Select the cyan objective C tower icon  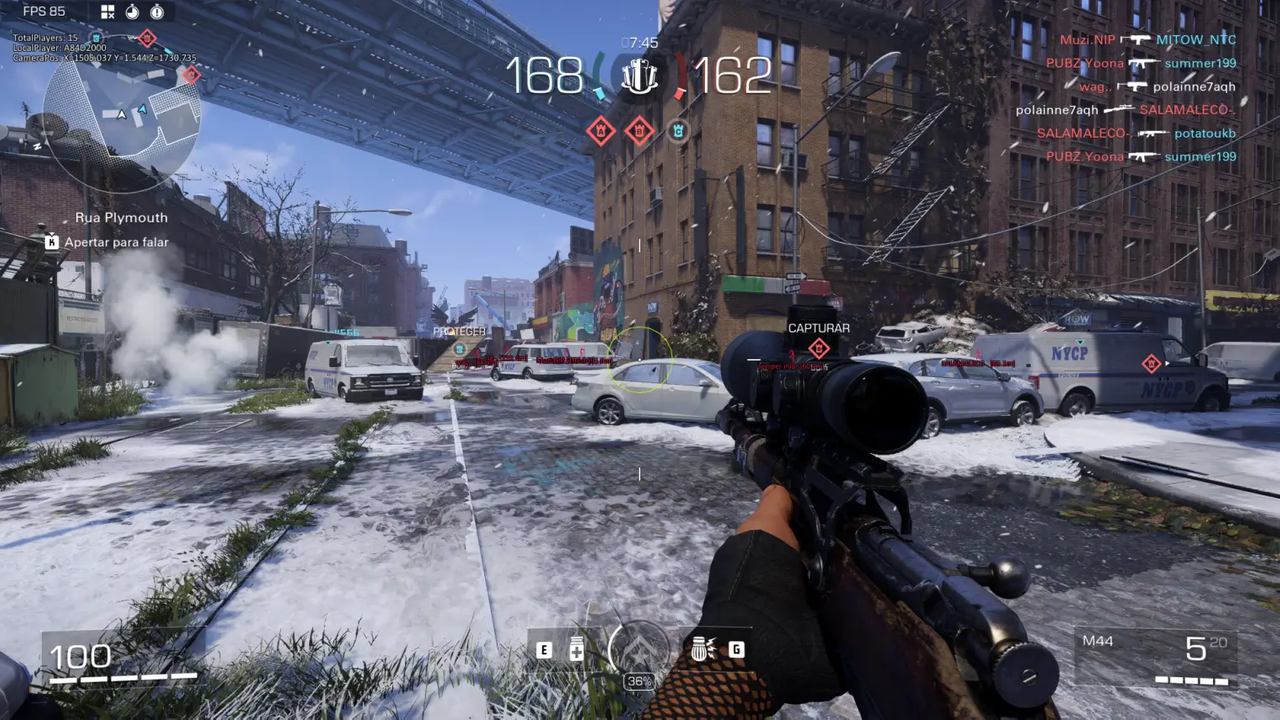coord(679,131)
